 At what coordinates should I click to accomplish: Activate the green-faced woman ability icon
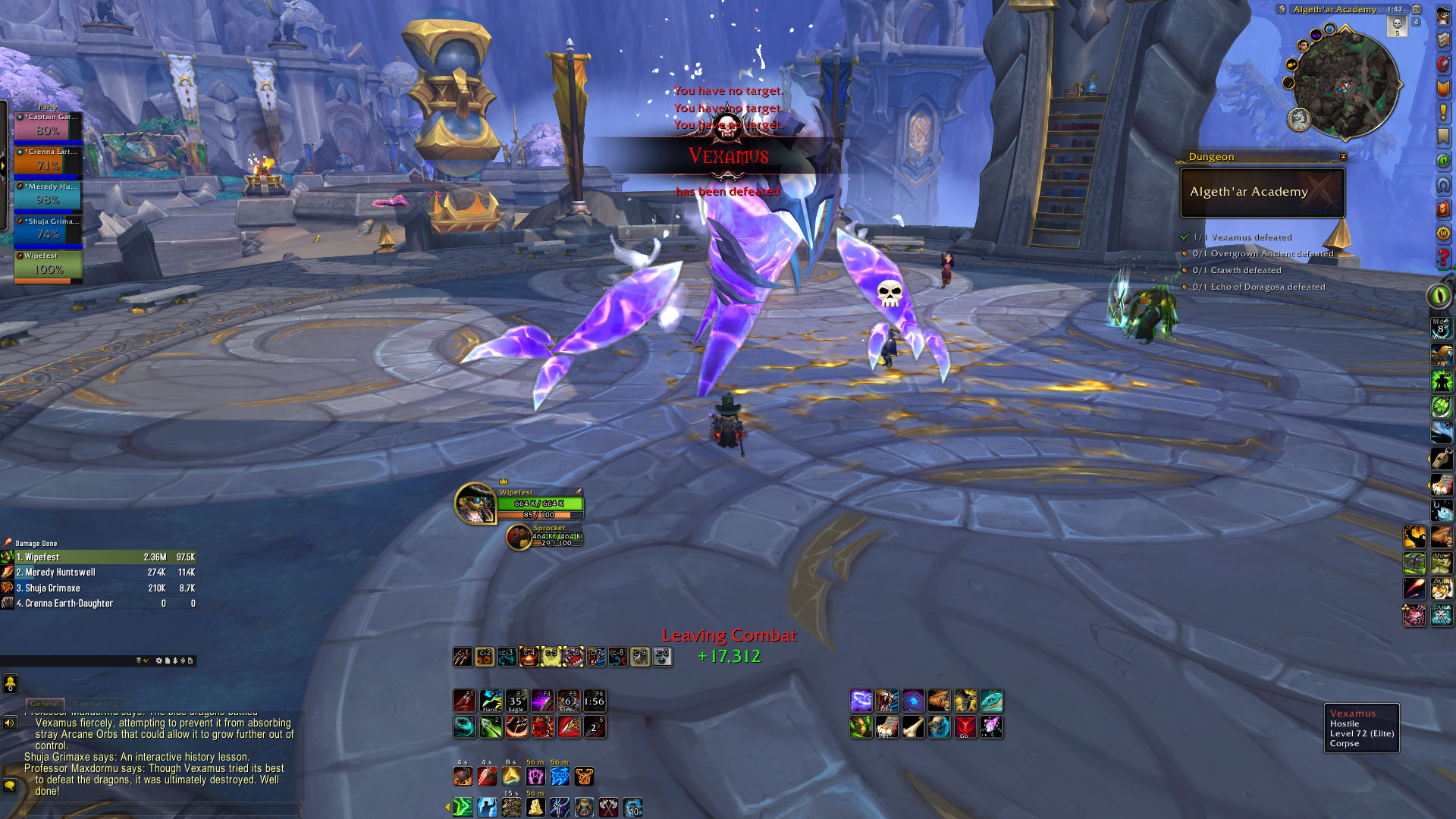pyautogui.click(x=861, y=727)
